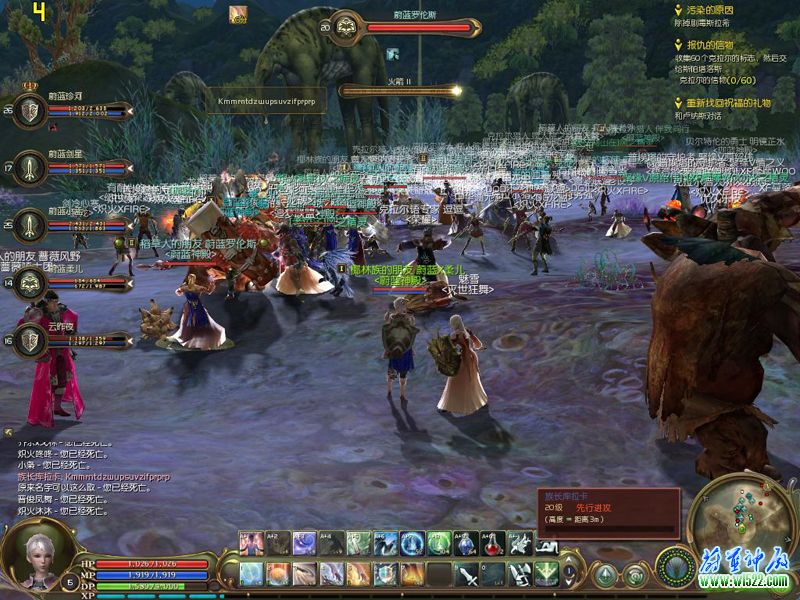
Task: Activate the first skill in top hotbar row
Action: [x=251, y=543]
